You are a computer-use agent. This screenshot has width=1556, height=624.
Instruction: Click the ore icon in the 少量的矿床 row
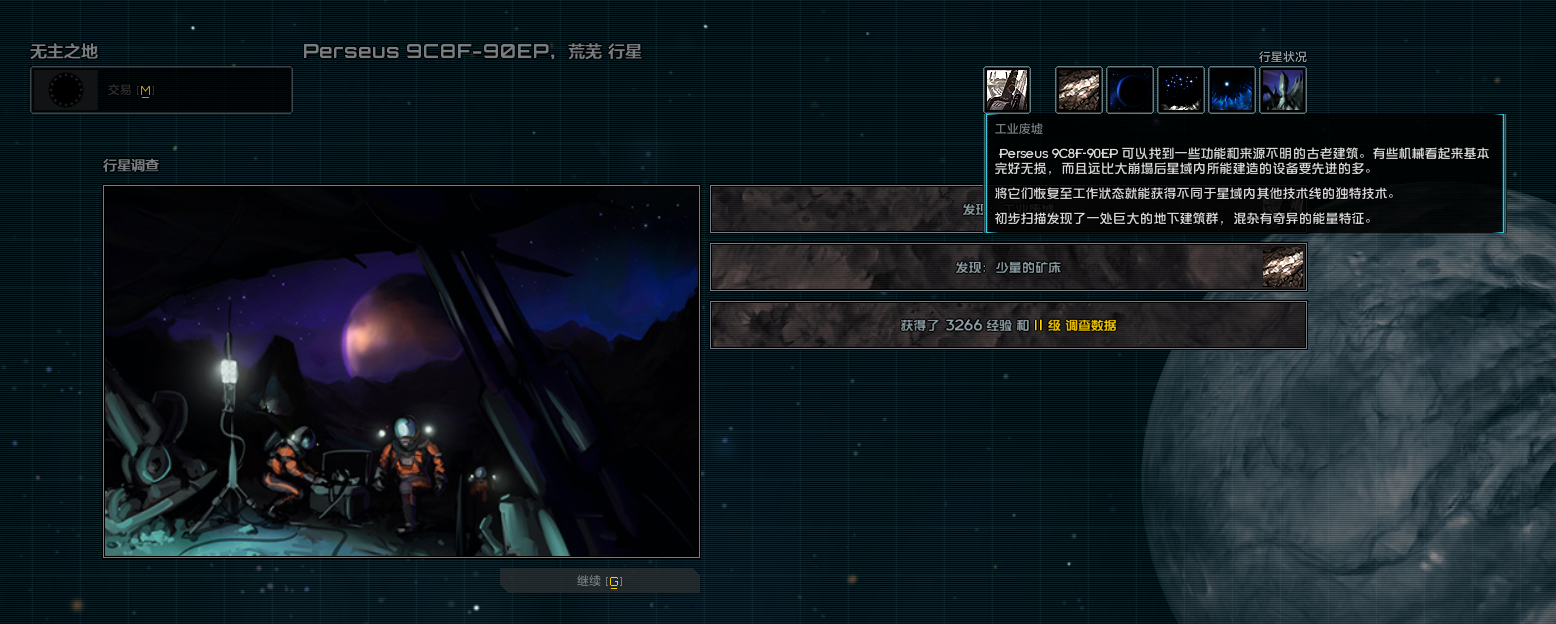(1283, 267)
